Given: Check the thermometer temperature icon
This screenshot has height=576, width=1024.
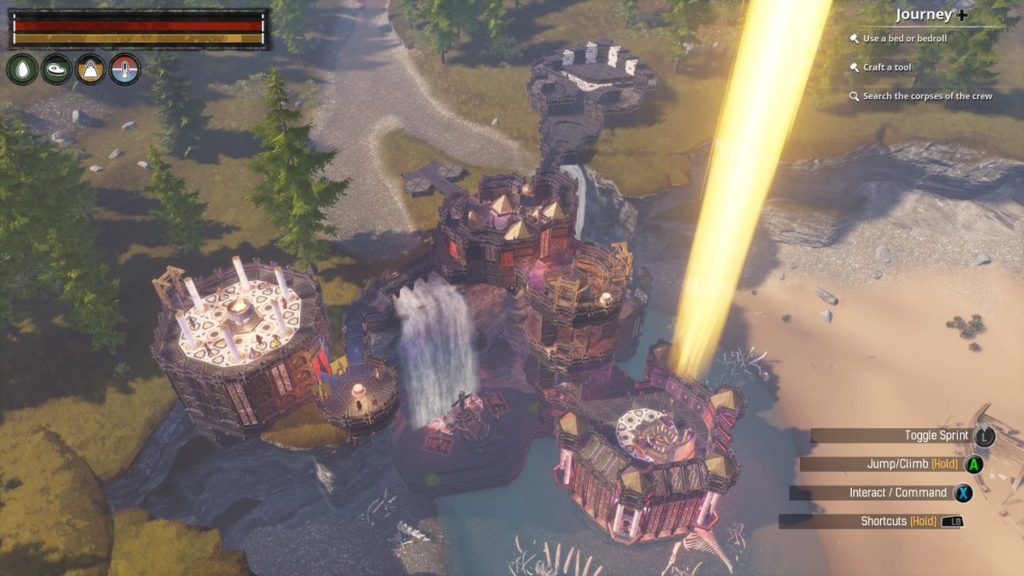Looking at the screenshot, I should point(124,69).
